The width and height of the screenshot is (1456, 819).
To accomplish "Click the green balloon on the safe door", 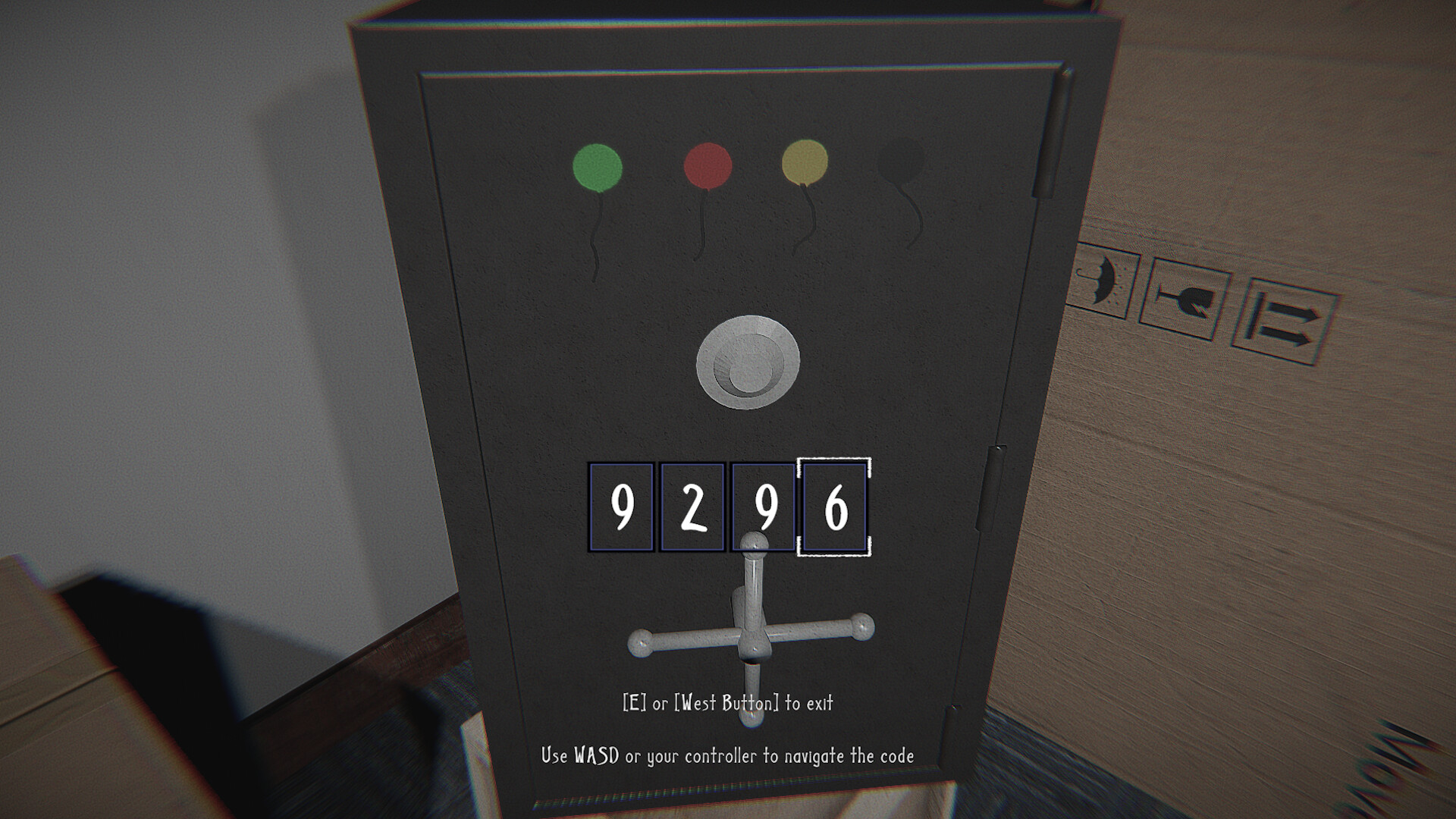I will pyautogui.click(x=598, y=167).
